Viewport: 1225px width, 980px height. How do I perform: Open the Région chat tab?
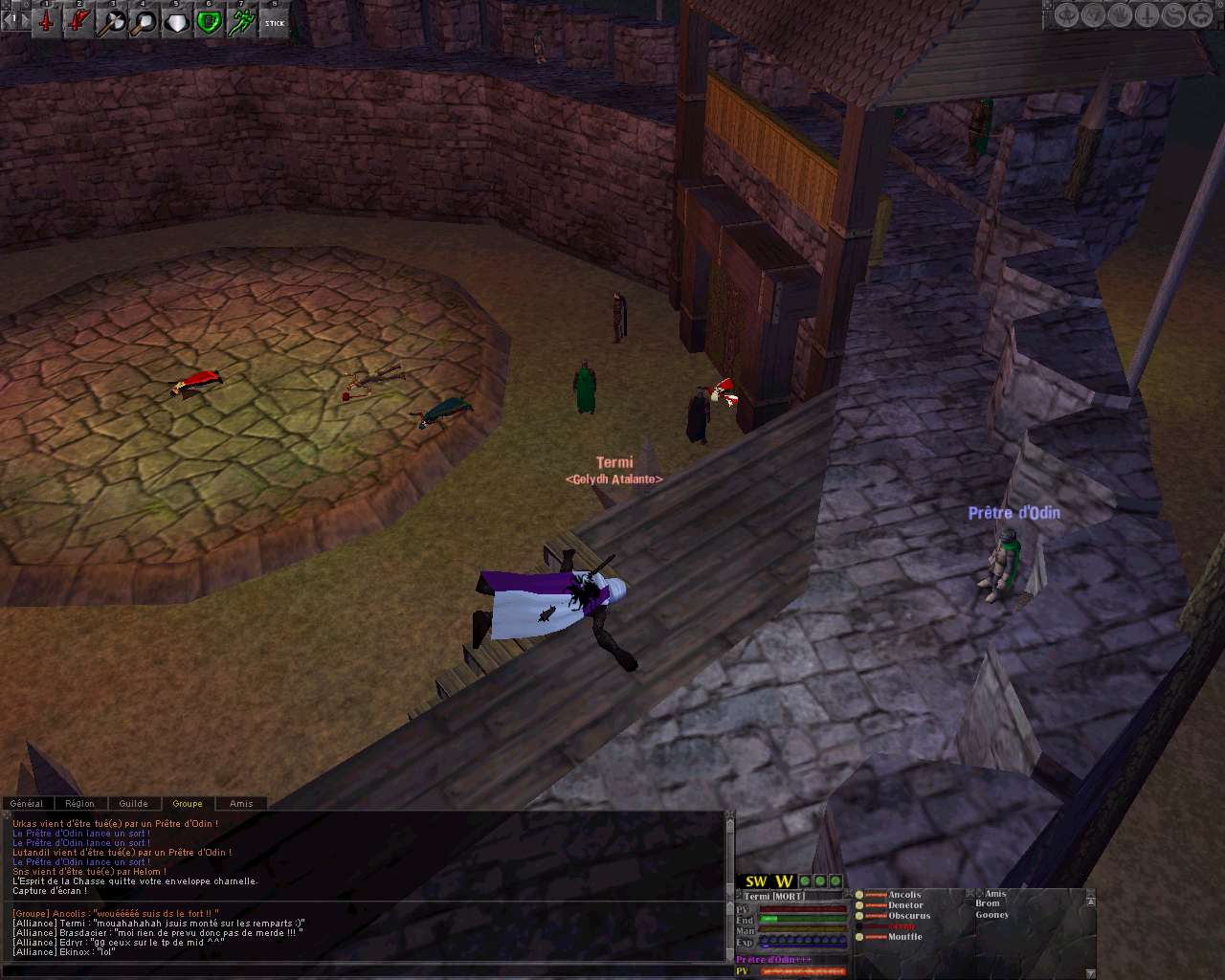(x=80, y=804)
